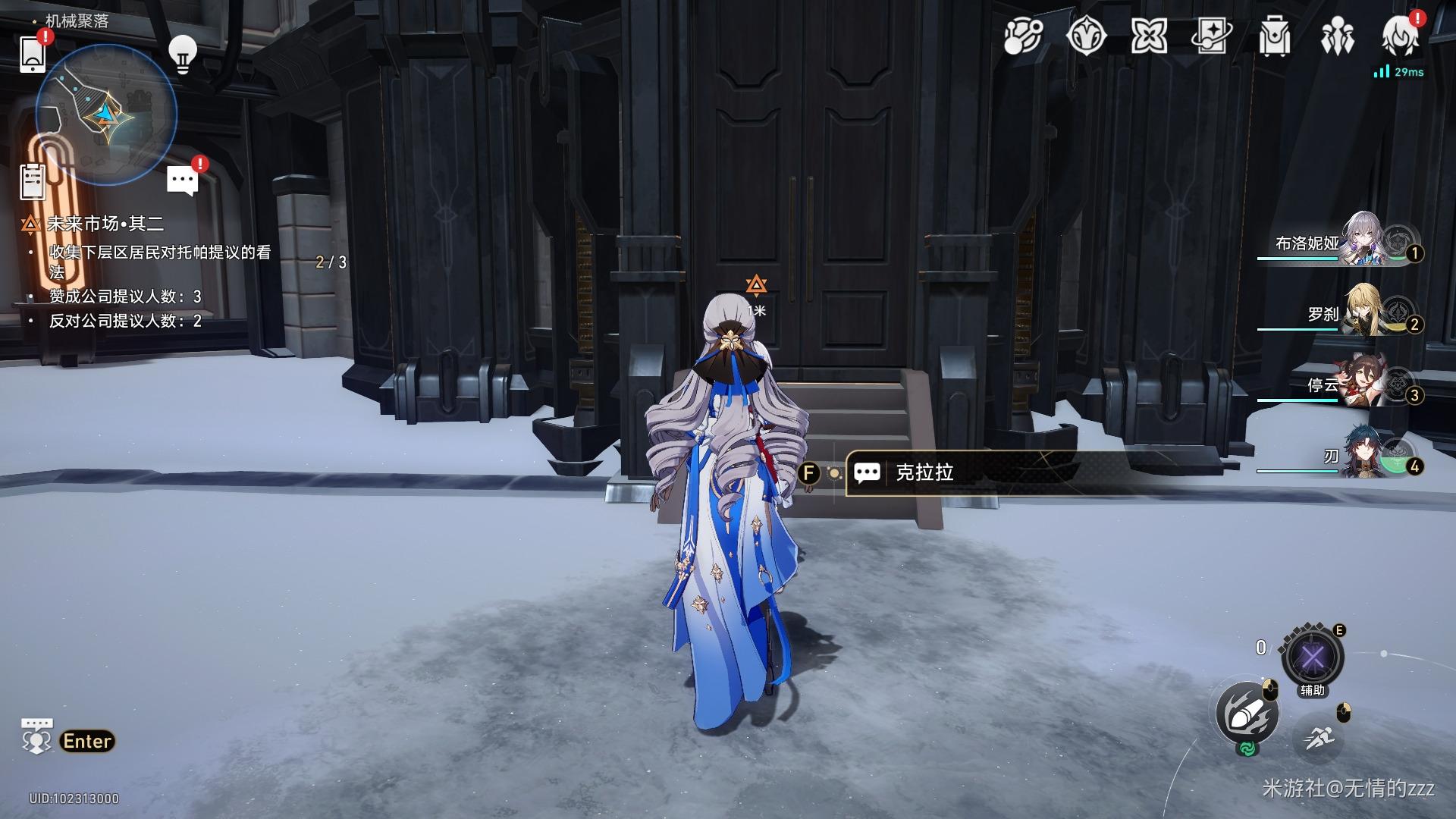Open the luggage inventory icon
This screenshot has width=1456, height=819.
[x=1274, y=36]
